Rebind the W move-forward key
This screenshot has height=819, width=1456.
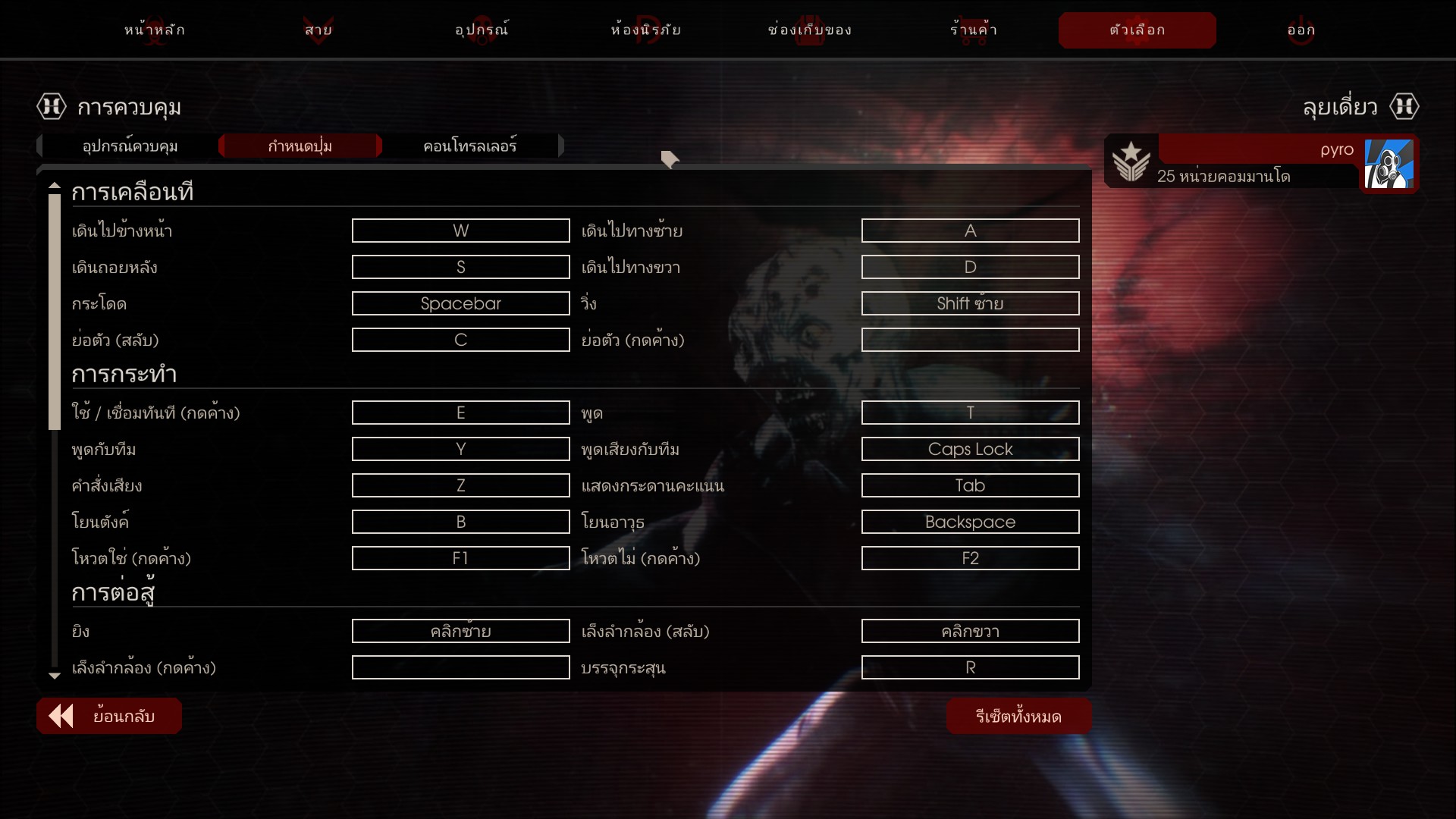pos(460,231)
